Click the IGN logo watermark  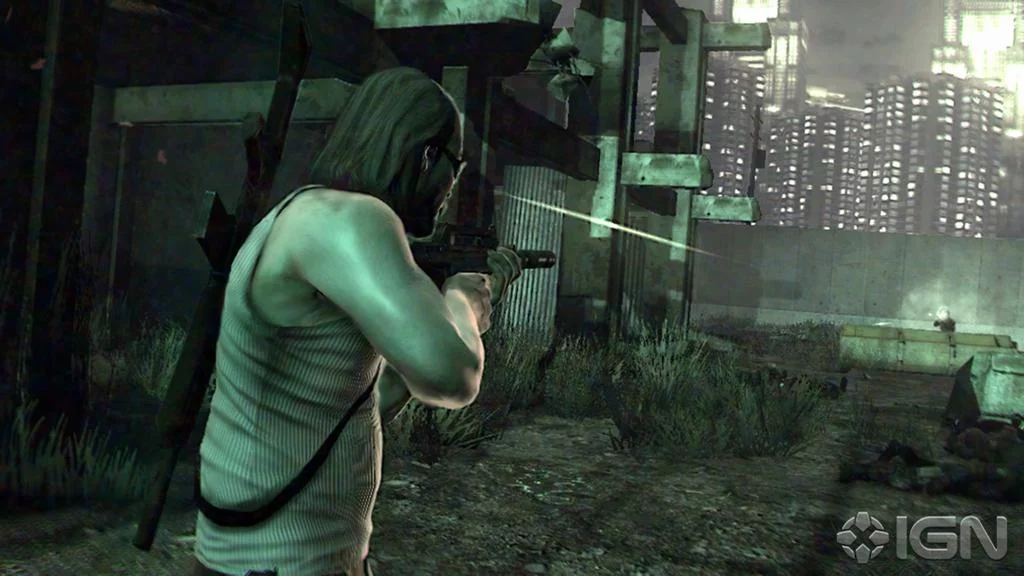coord(921,537)
